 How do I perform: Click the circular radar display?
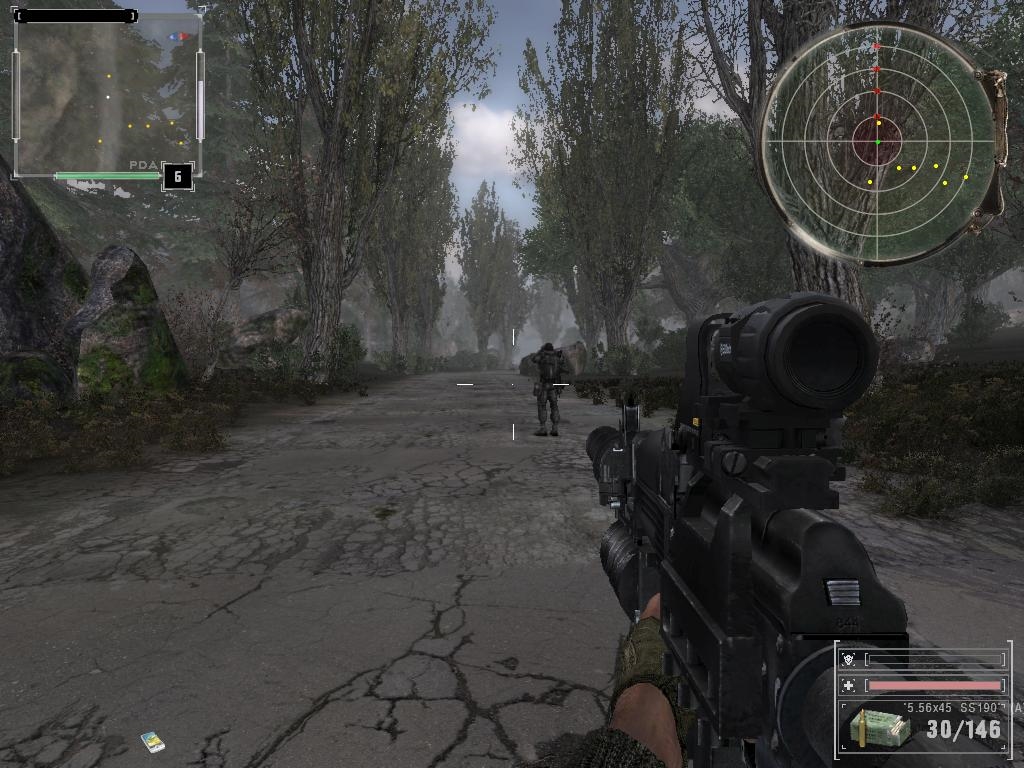click(x=877, y=143)
